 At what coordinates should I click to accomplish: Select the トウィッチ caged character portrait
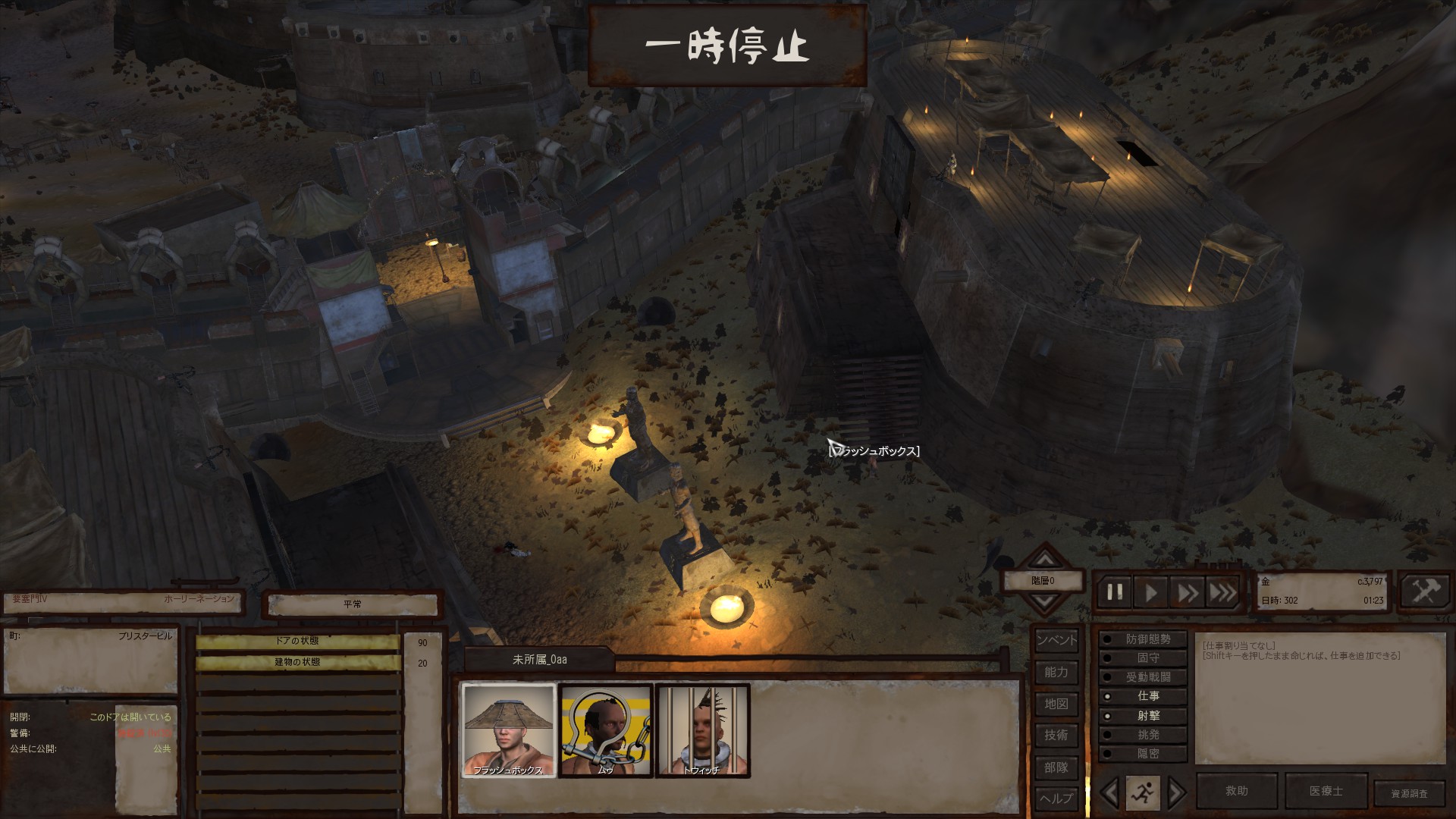702,730
